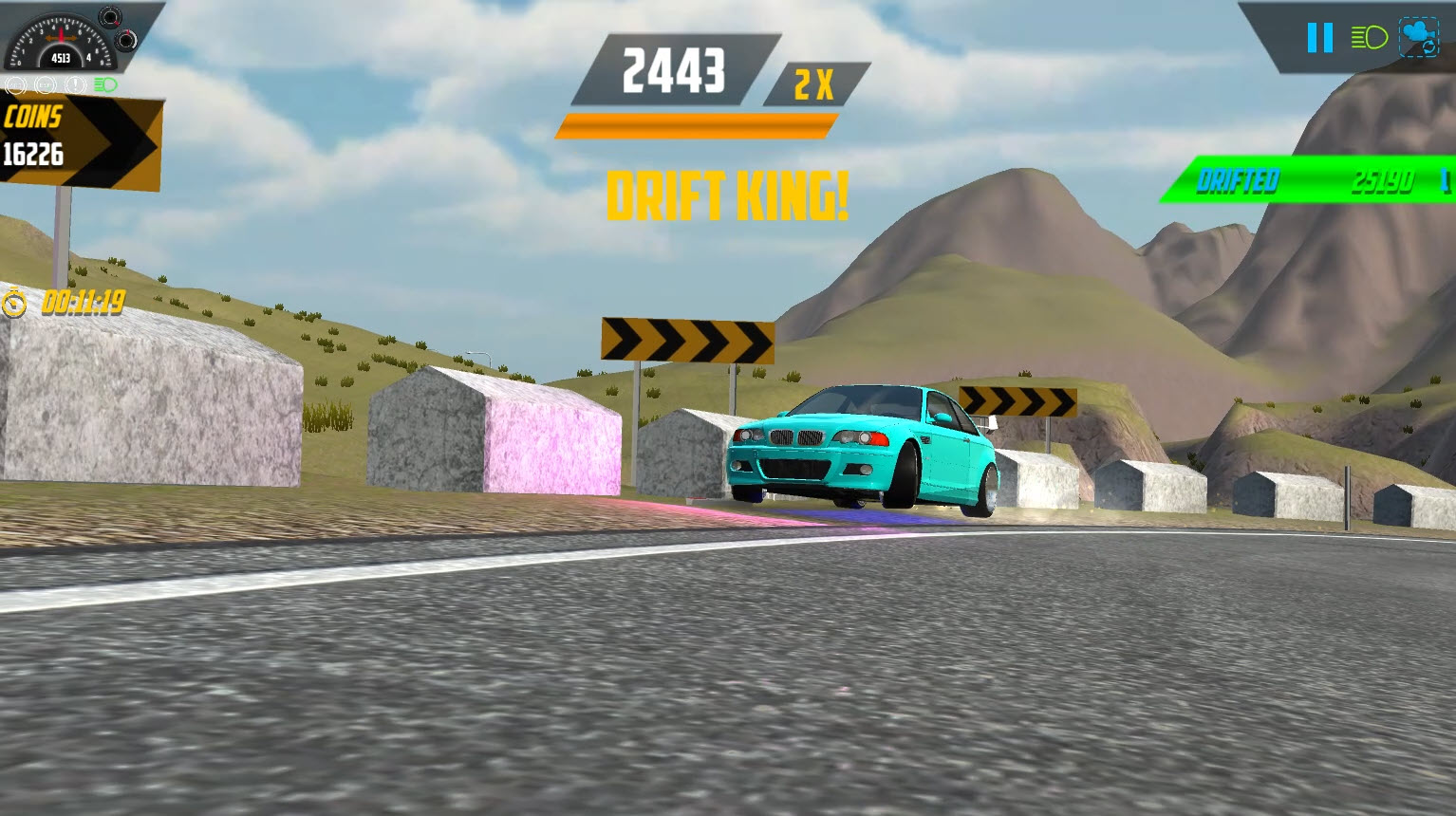Click the ABS indicator under the tachometer

coord(15,84)
